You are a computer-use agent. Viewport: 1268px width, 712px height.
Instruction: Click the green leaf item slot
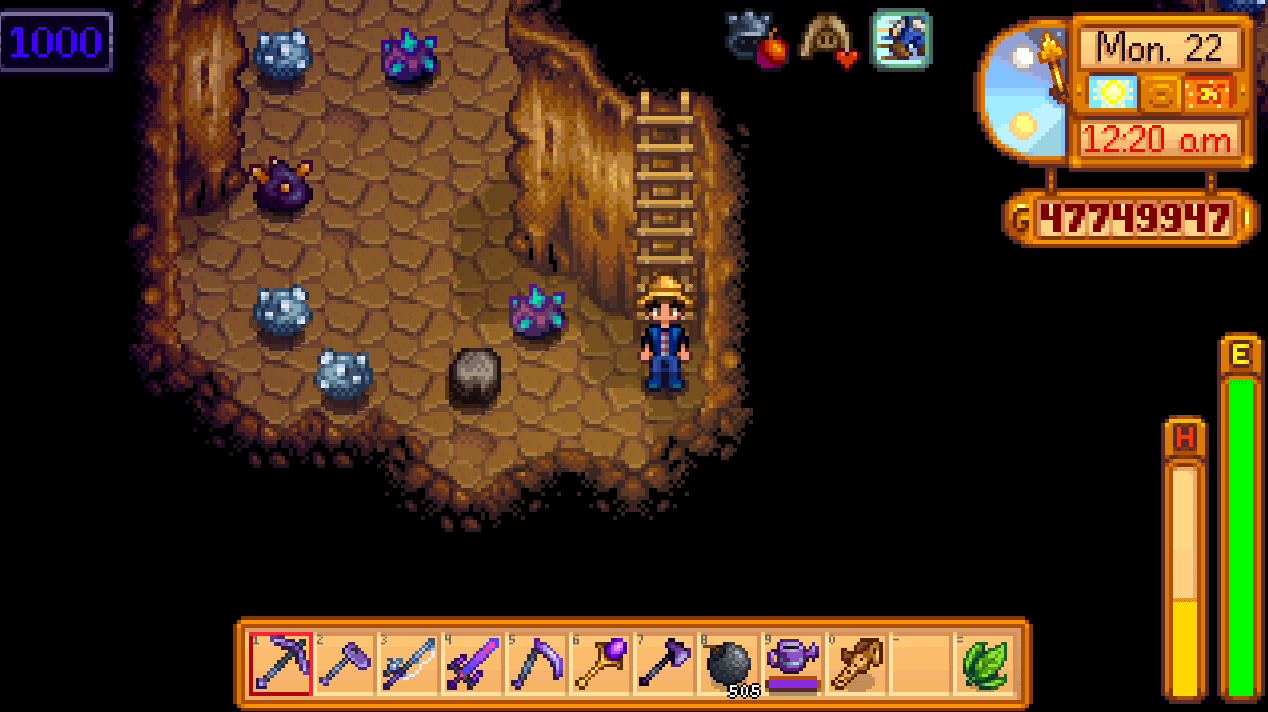click(985, 663)
